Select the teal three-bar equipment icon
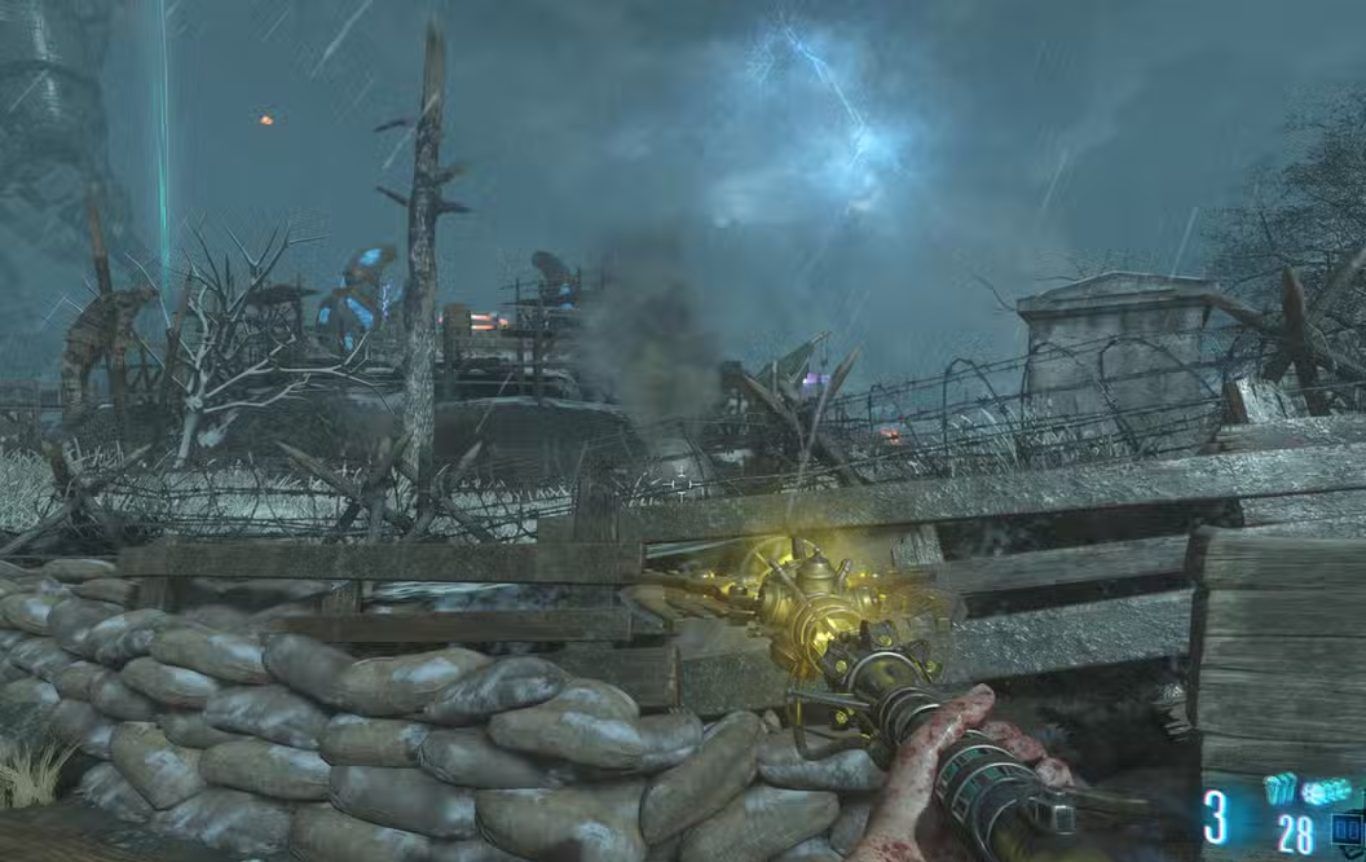The width and height of the screenshot is (1366, 862). [1279, 789]
